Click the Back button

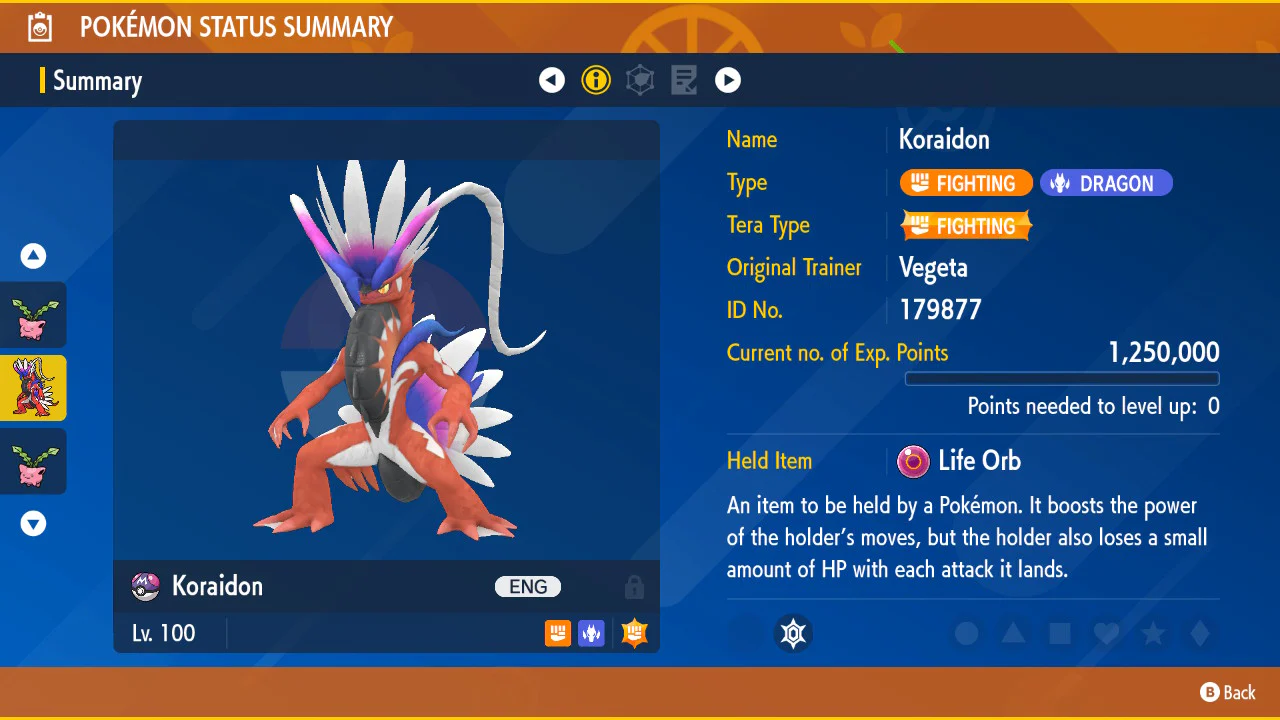click(1227, 692)
